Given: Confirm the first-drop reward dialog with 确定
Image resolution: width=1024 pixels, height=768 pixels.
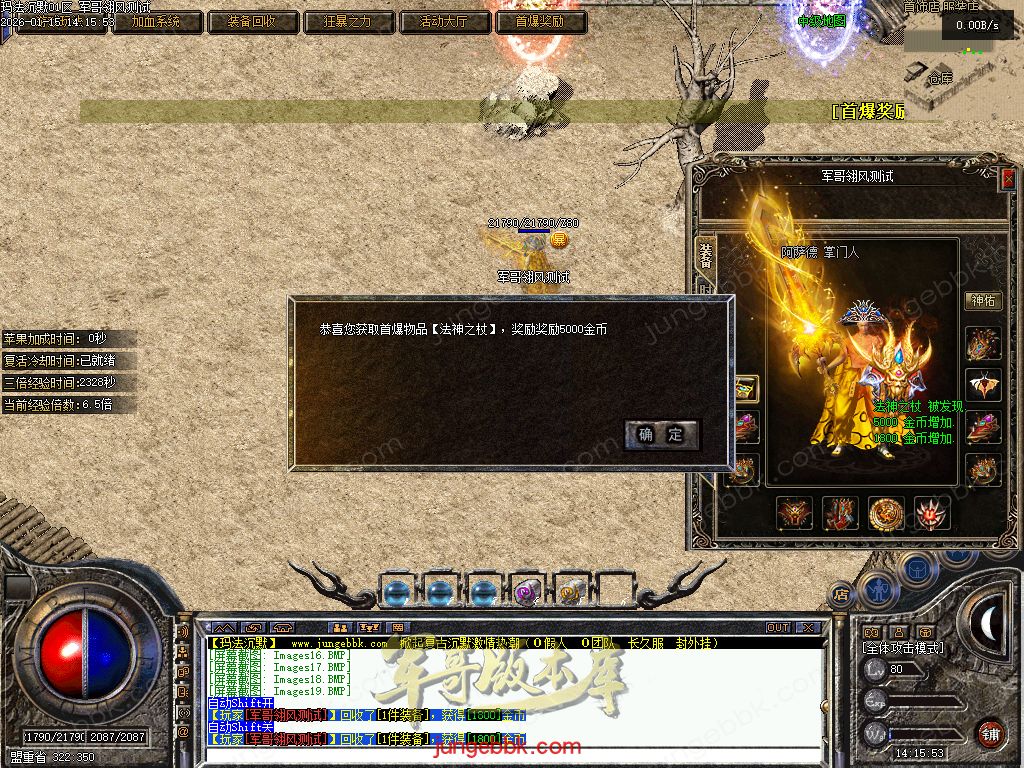Looking at the screenshot, I should tap(661, 434).
